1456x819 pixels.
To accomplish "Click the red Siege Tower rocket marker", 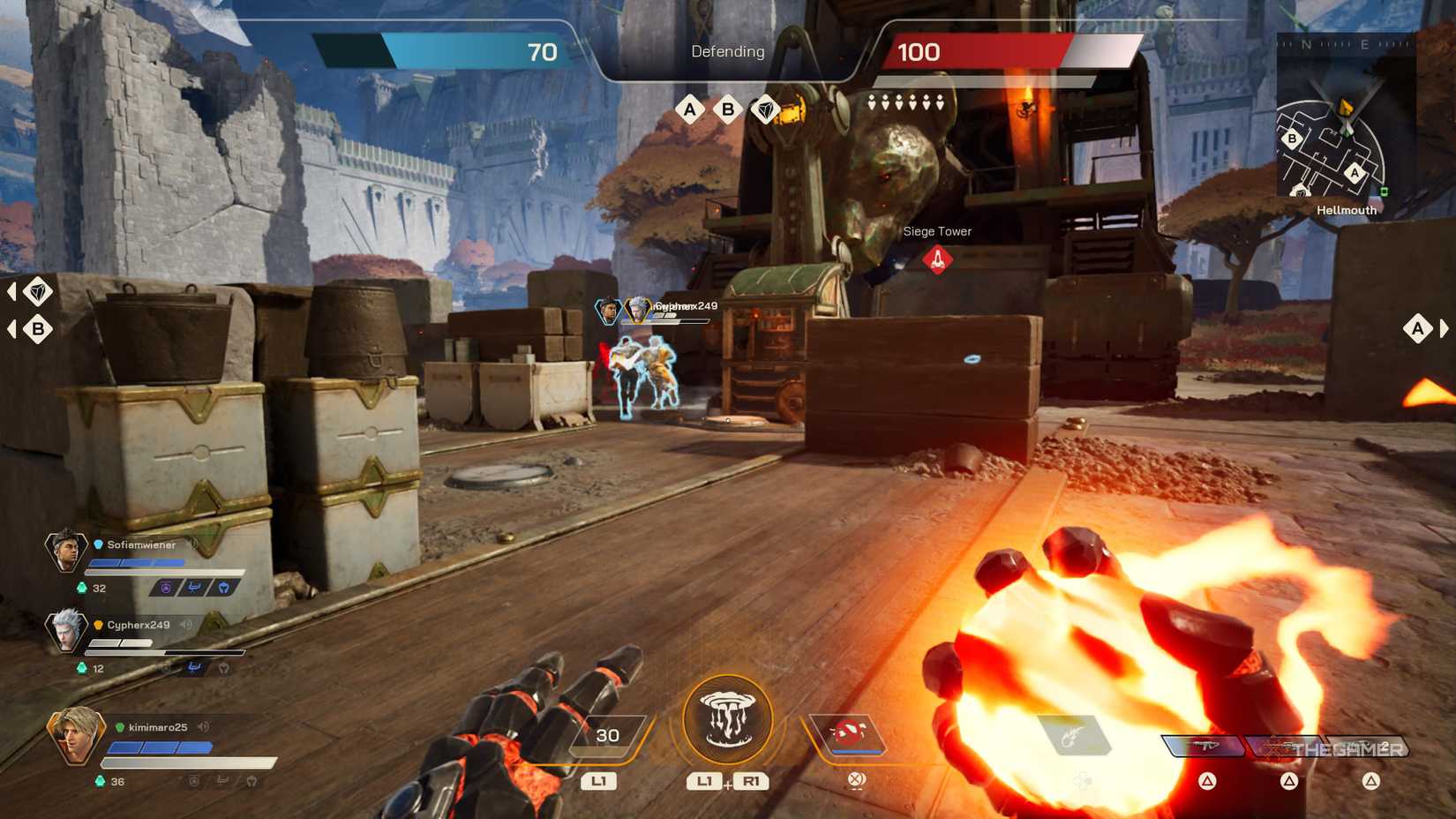I will click(937, 259).
